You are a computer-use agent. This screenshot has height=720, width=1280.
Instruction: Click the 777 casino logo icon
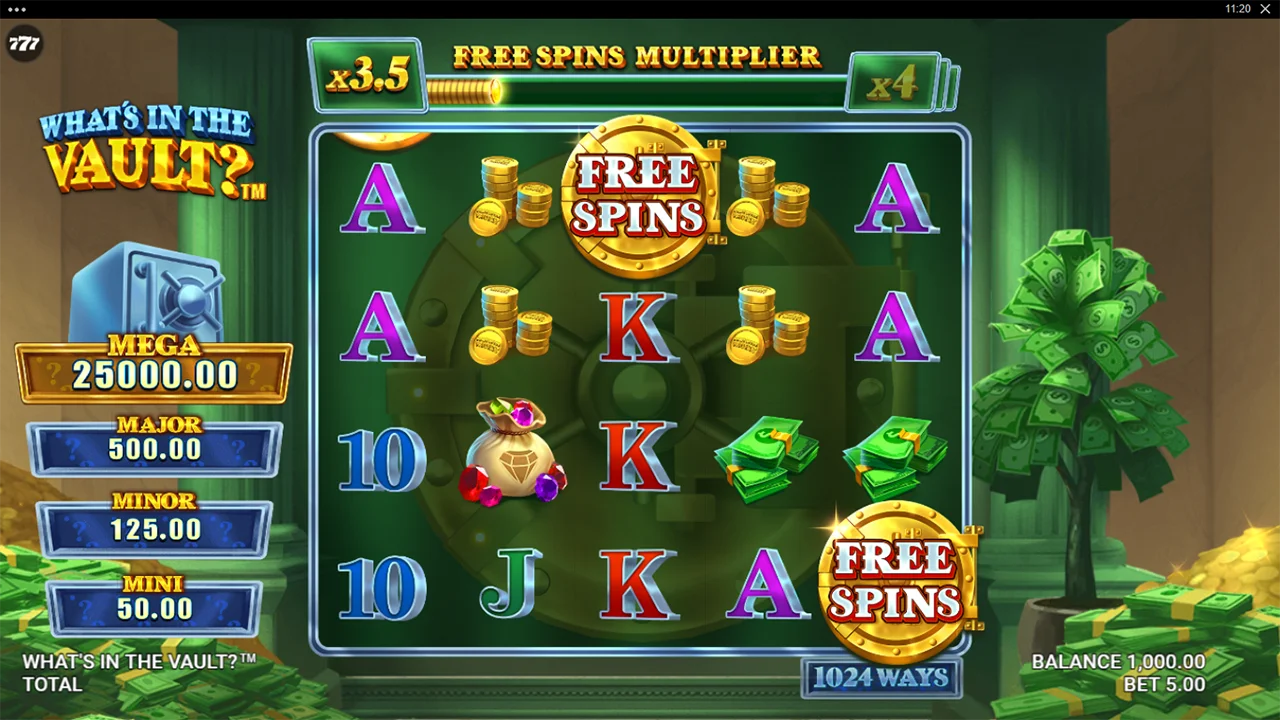[x=24, y=44]
